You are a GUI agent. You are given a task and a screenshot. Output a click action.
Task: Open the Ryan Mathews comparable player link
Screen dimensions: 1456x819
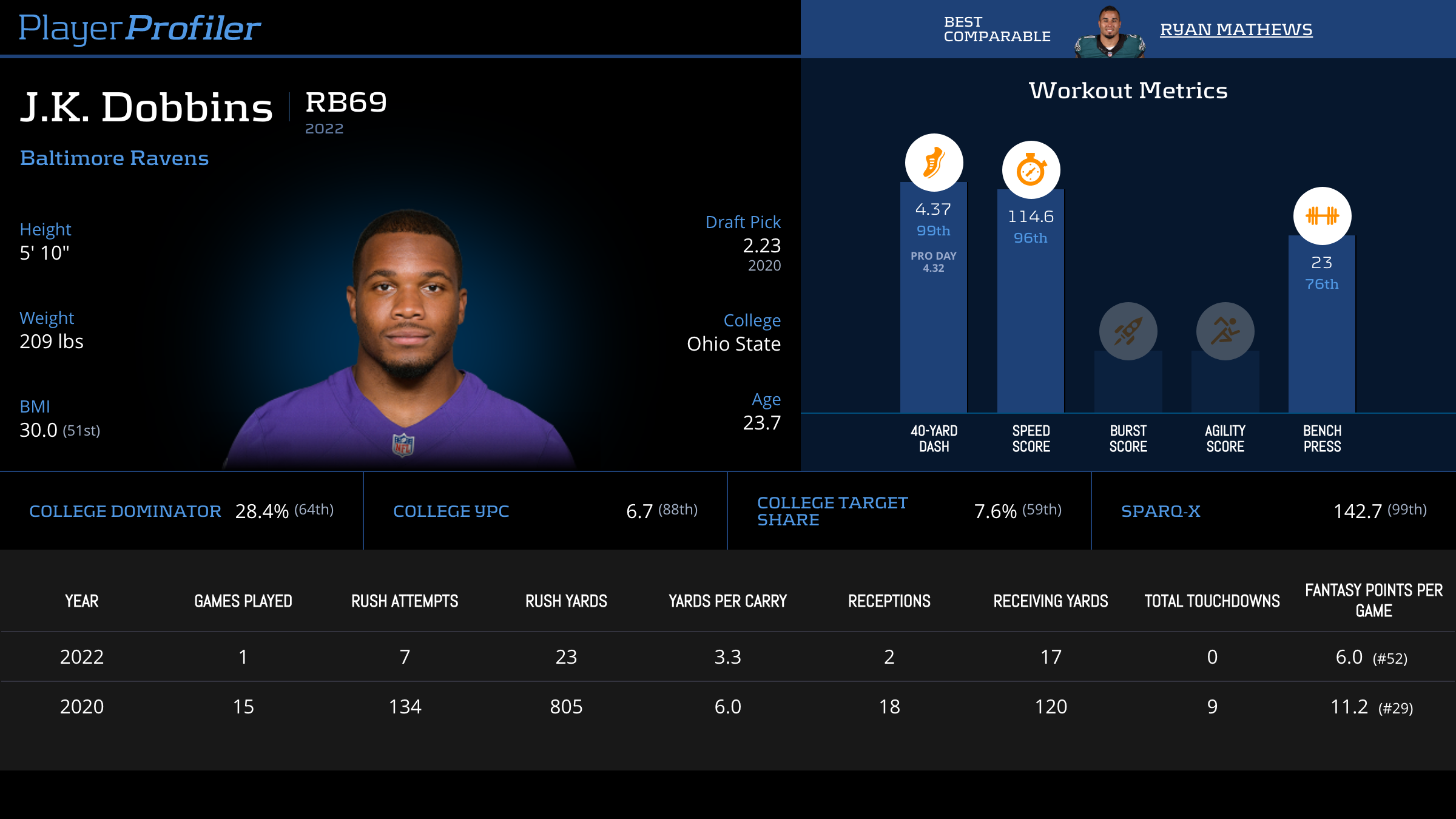click(1236, 29)
